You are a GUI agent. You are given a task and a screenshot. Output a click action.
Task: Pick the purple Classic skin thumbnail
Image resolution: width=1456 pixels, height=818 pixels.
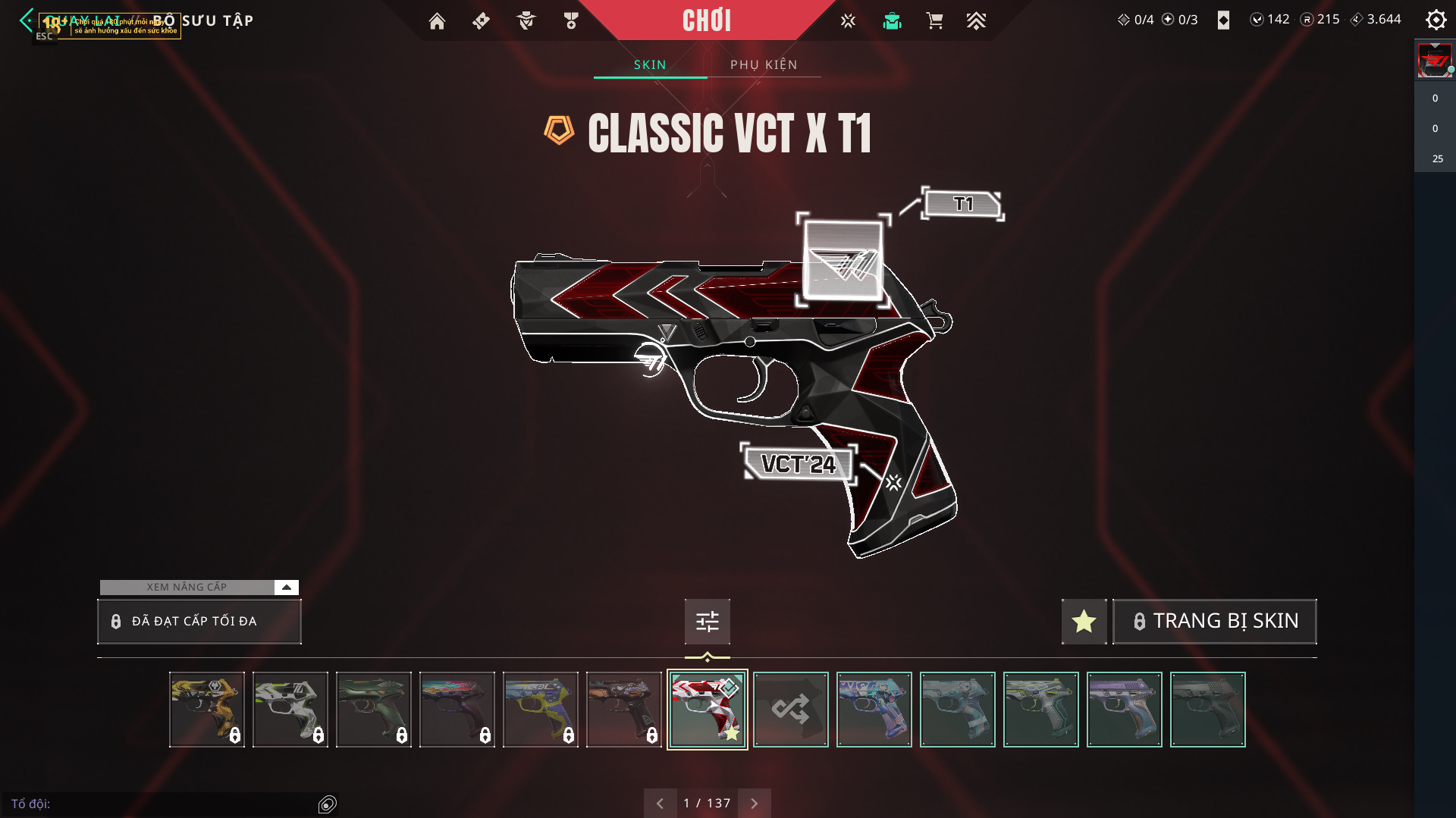point(1125,710)
